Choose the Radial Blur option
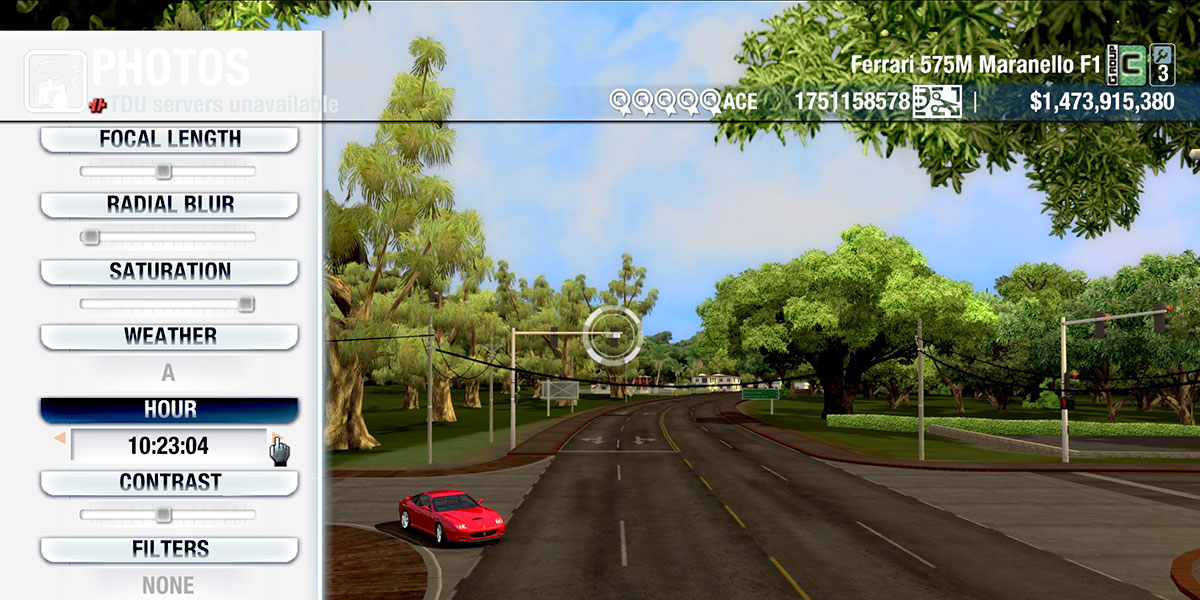 coord(169,205)
